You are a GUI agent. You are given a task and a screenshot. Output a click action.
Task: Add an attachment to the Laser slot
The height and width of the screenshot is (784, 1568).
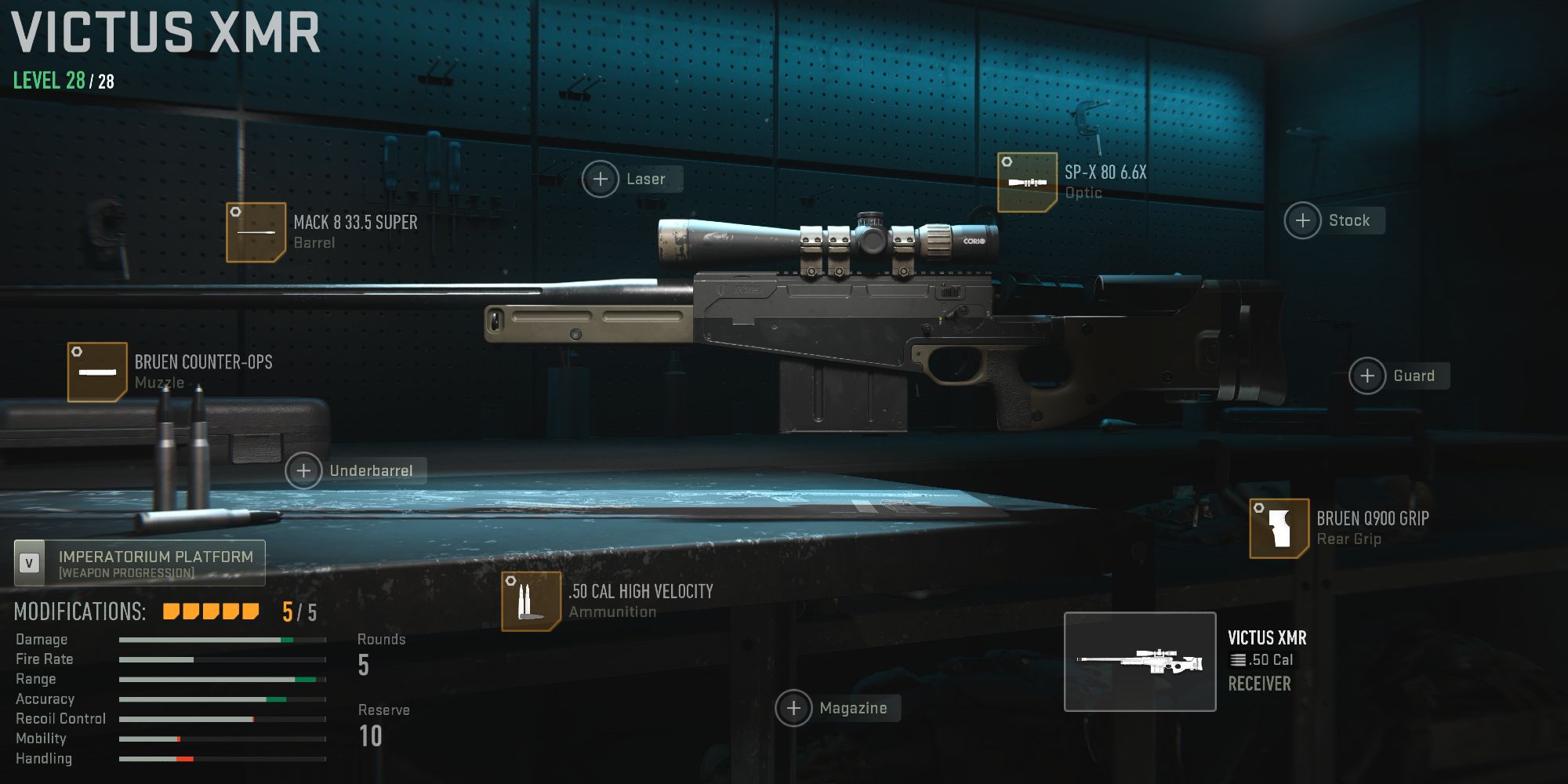[601, 179]
